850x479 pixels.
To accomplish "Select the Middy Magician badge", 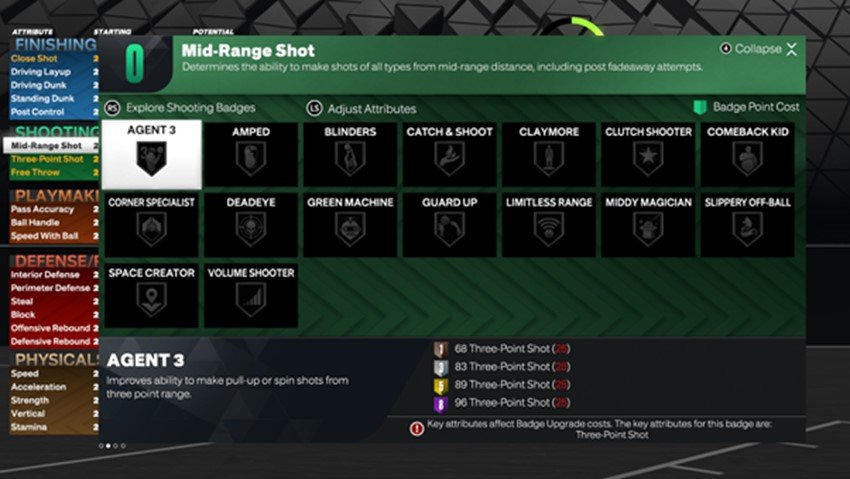I will click(648, 225).
